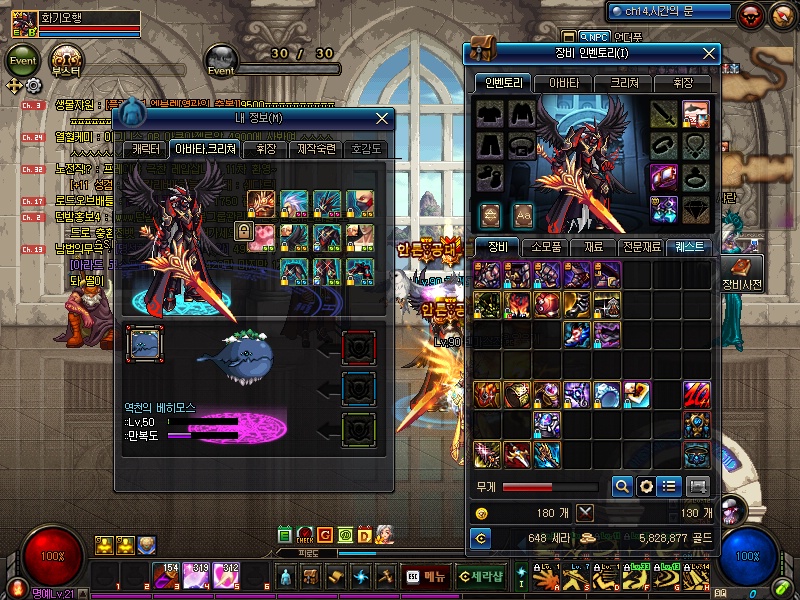
Task: Click the magnifier search button in inventory
Action: [621, 486]
